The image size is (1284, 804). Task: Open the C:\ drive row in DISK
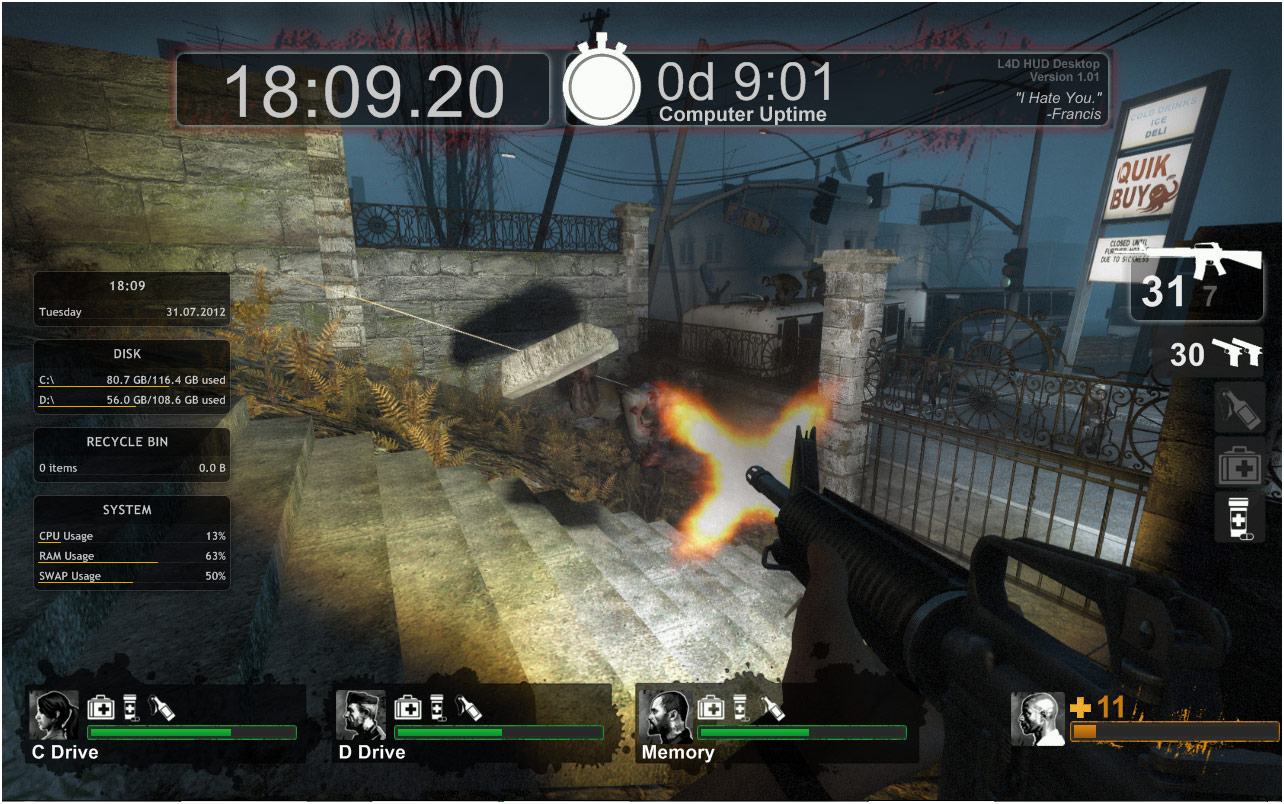point(132,381)
